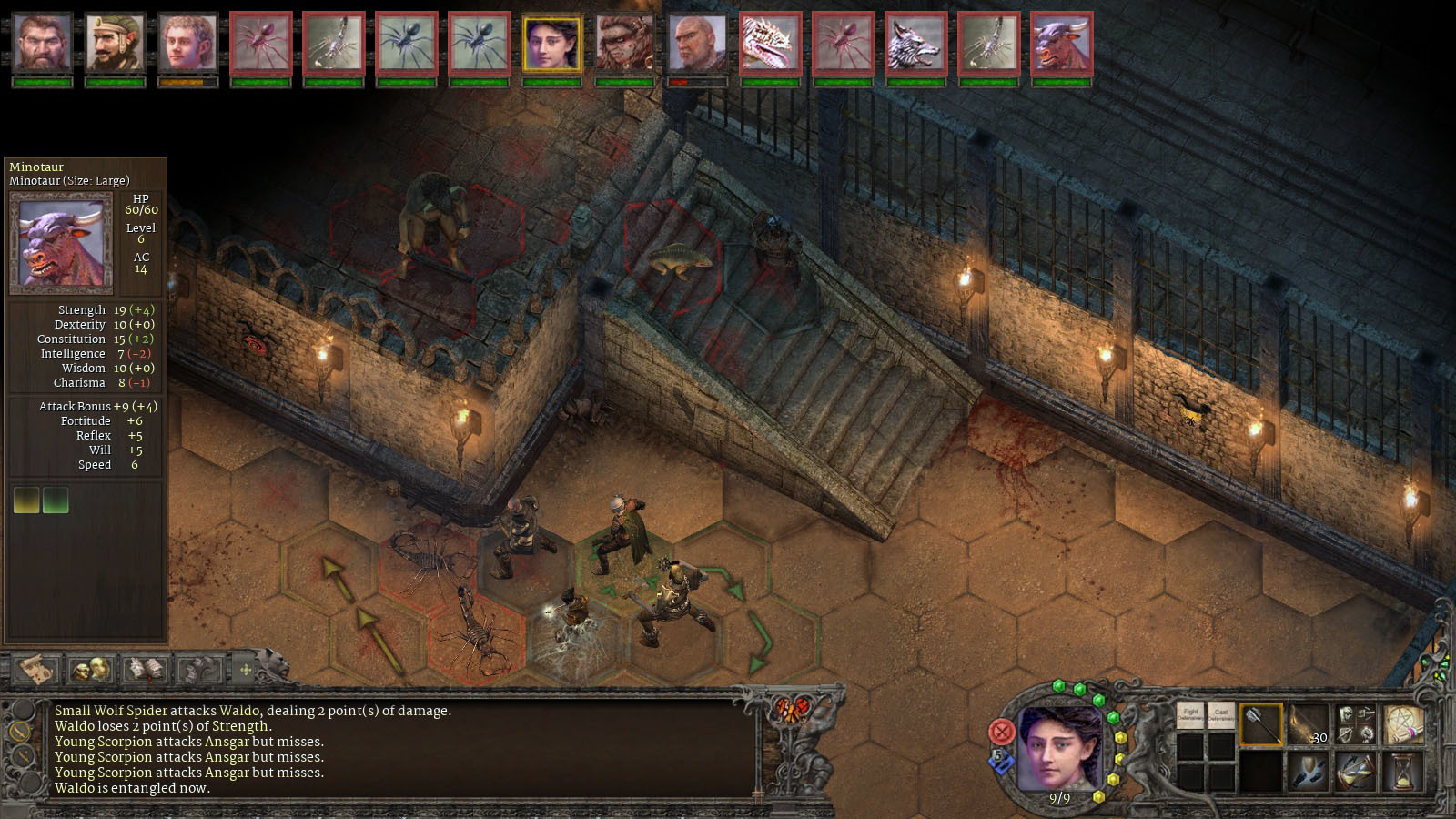Open the skull and weapons special actions icon

tap(1355, 724)
